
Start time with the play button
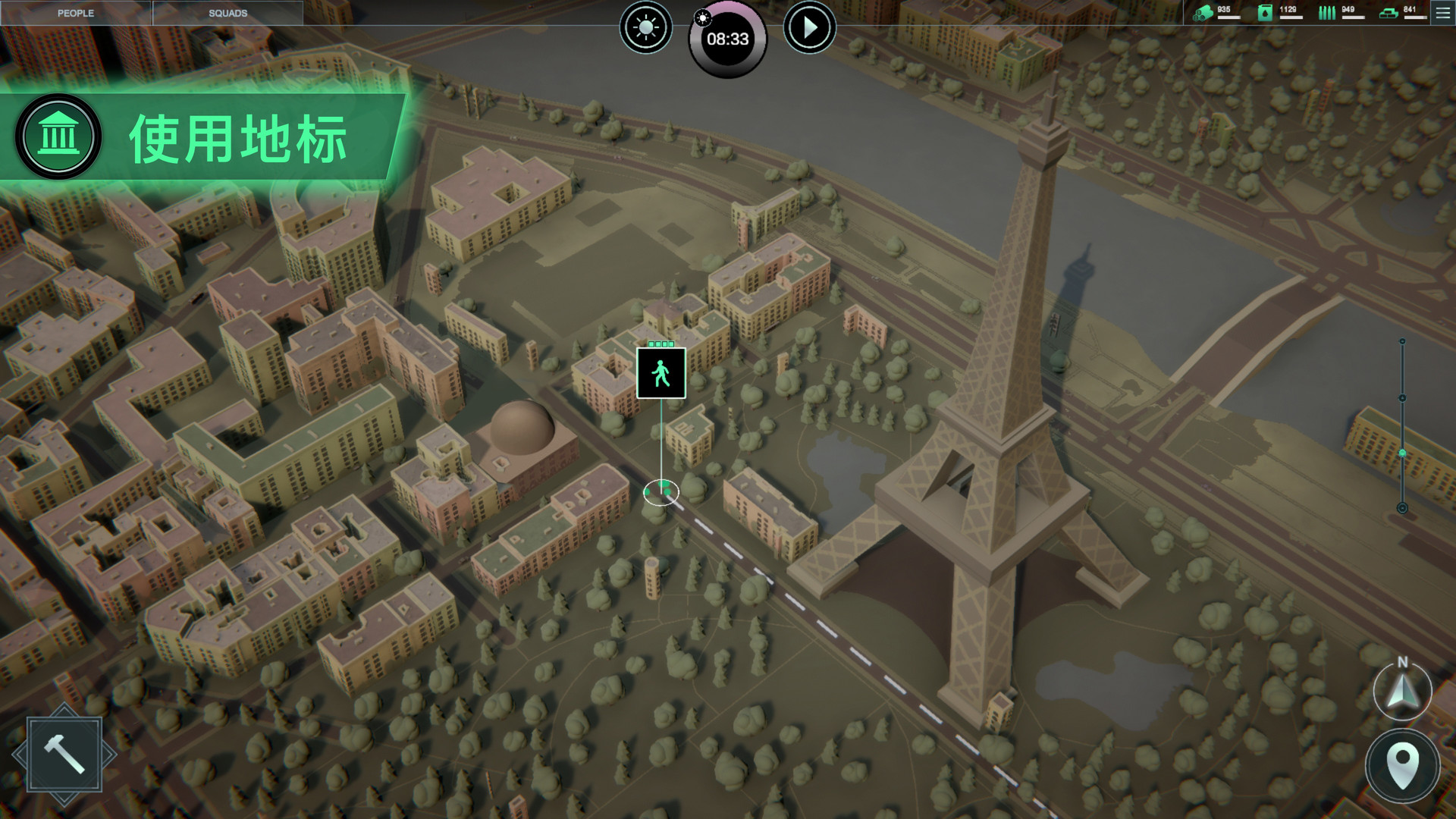tap(809, 28)
